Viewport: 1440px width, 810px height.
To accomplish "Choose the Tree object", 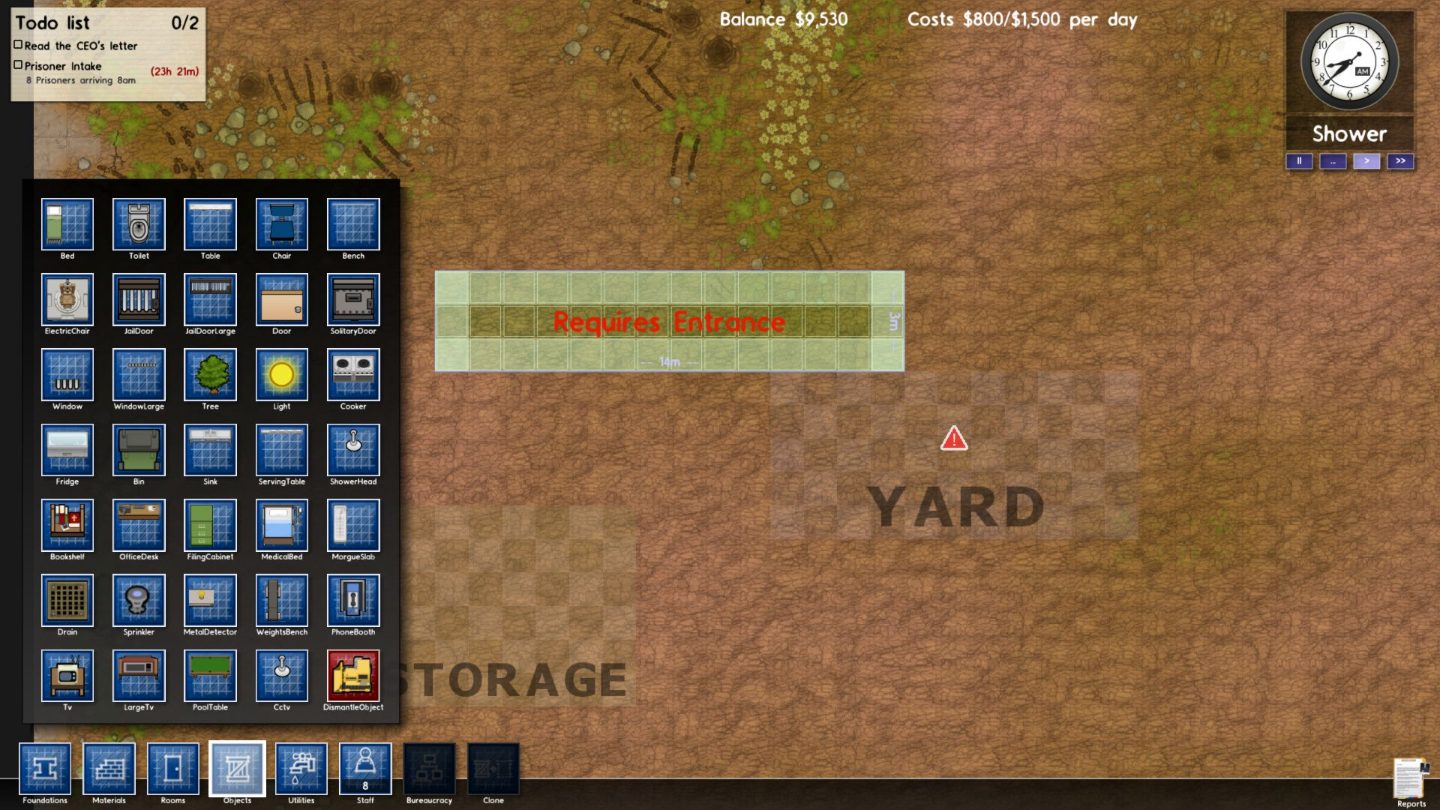I will point(210,374).
